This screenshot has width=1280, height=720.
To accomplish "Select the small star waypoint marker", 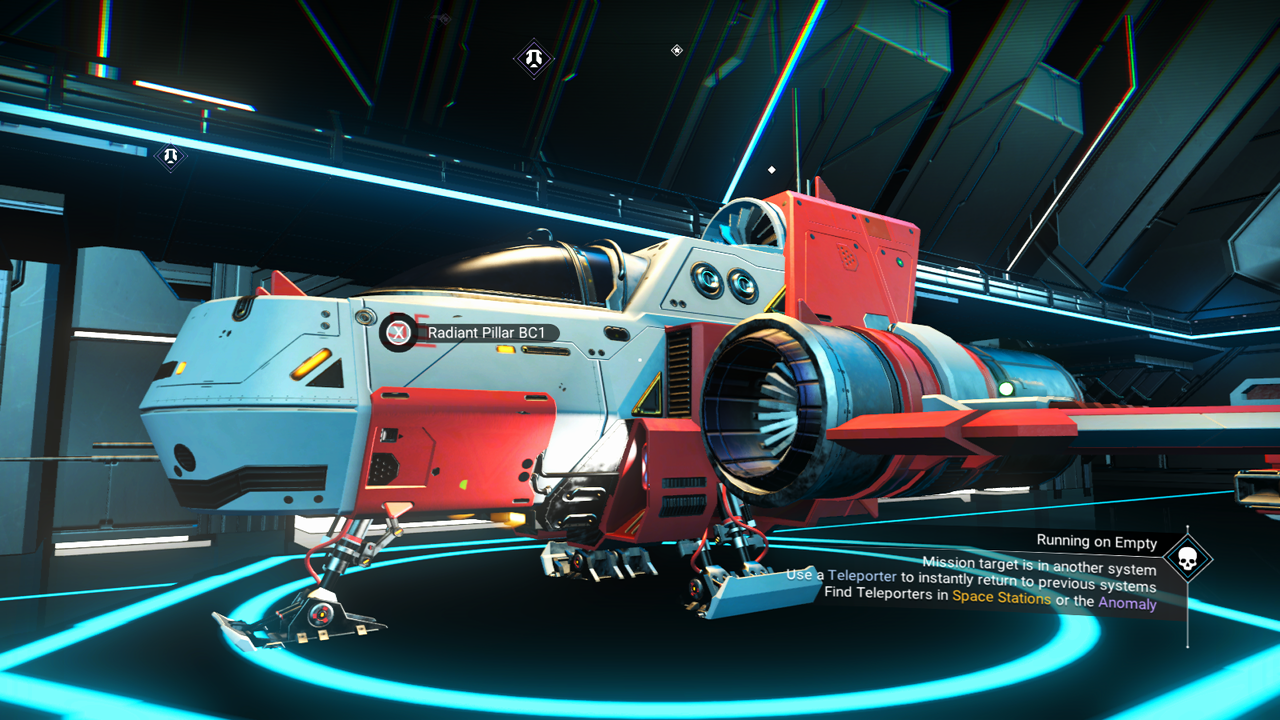I will (x=677, y=50).
